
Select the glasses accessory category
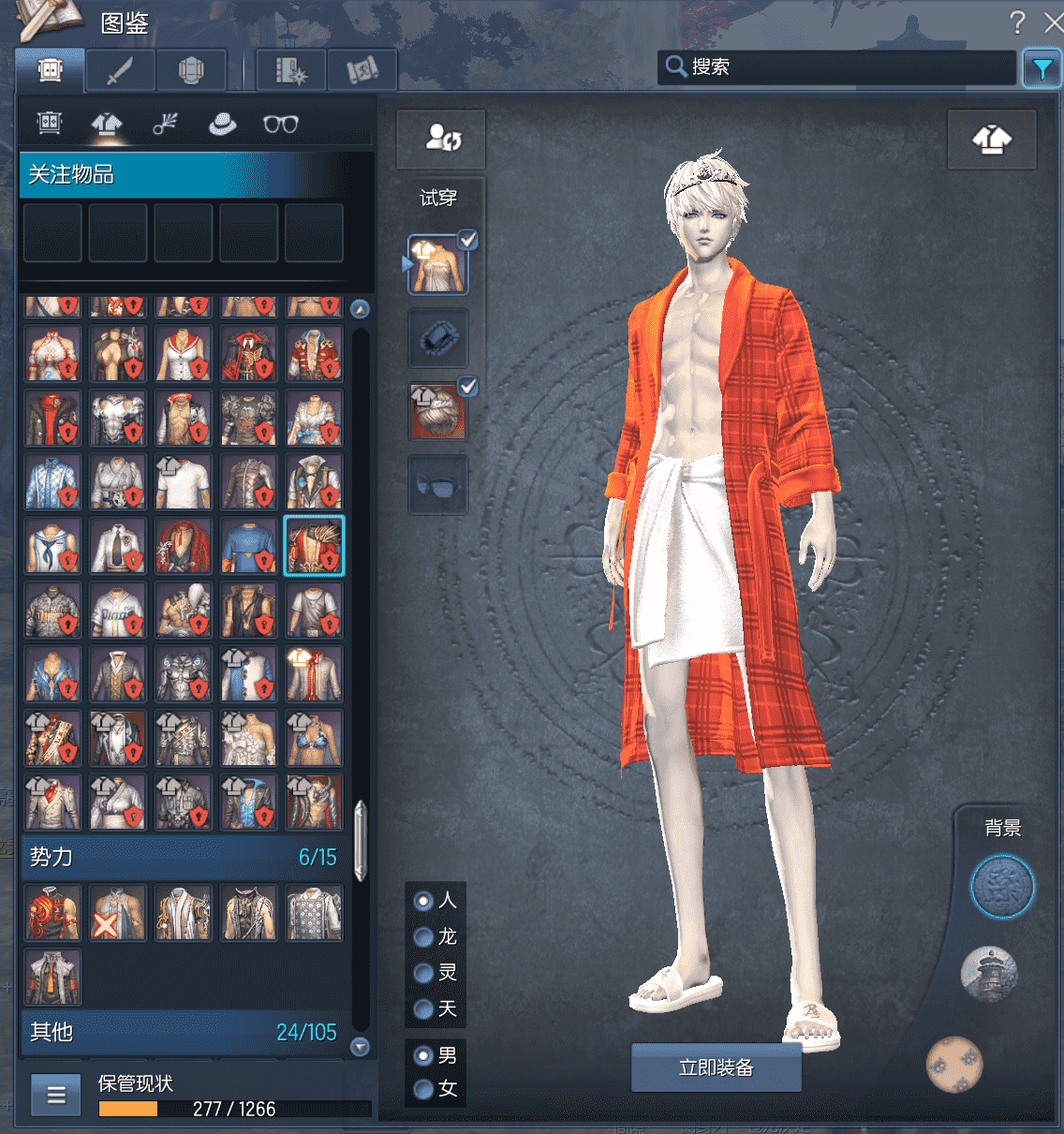point(280,124)
